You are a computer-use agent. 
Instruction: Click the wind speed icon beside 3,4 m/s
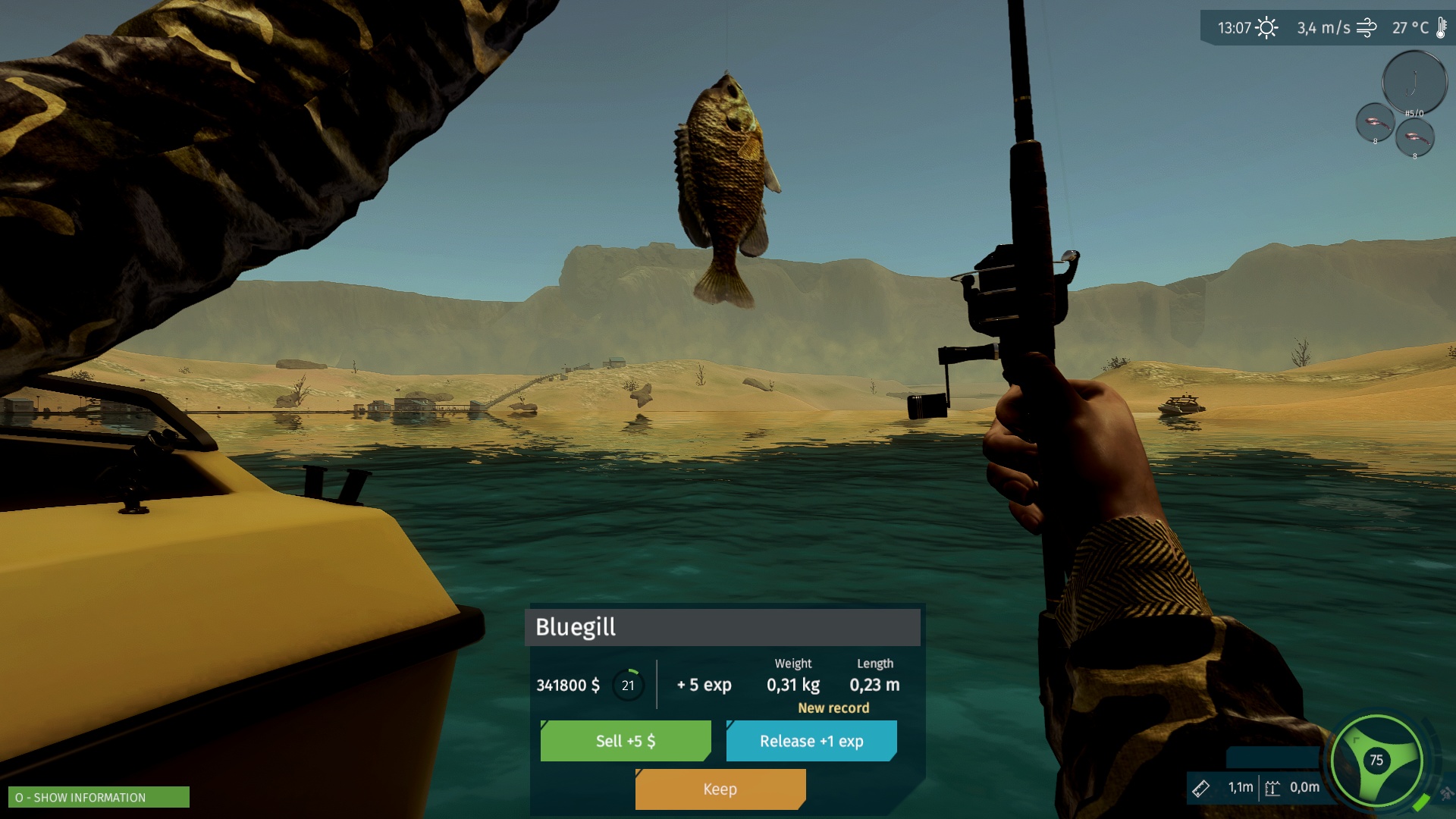[x=1367, y=27]
